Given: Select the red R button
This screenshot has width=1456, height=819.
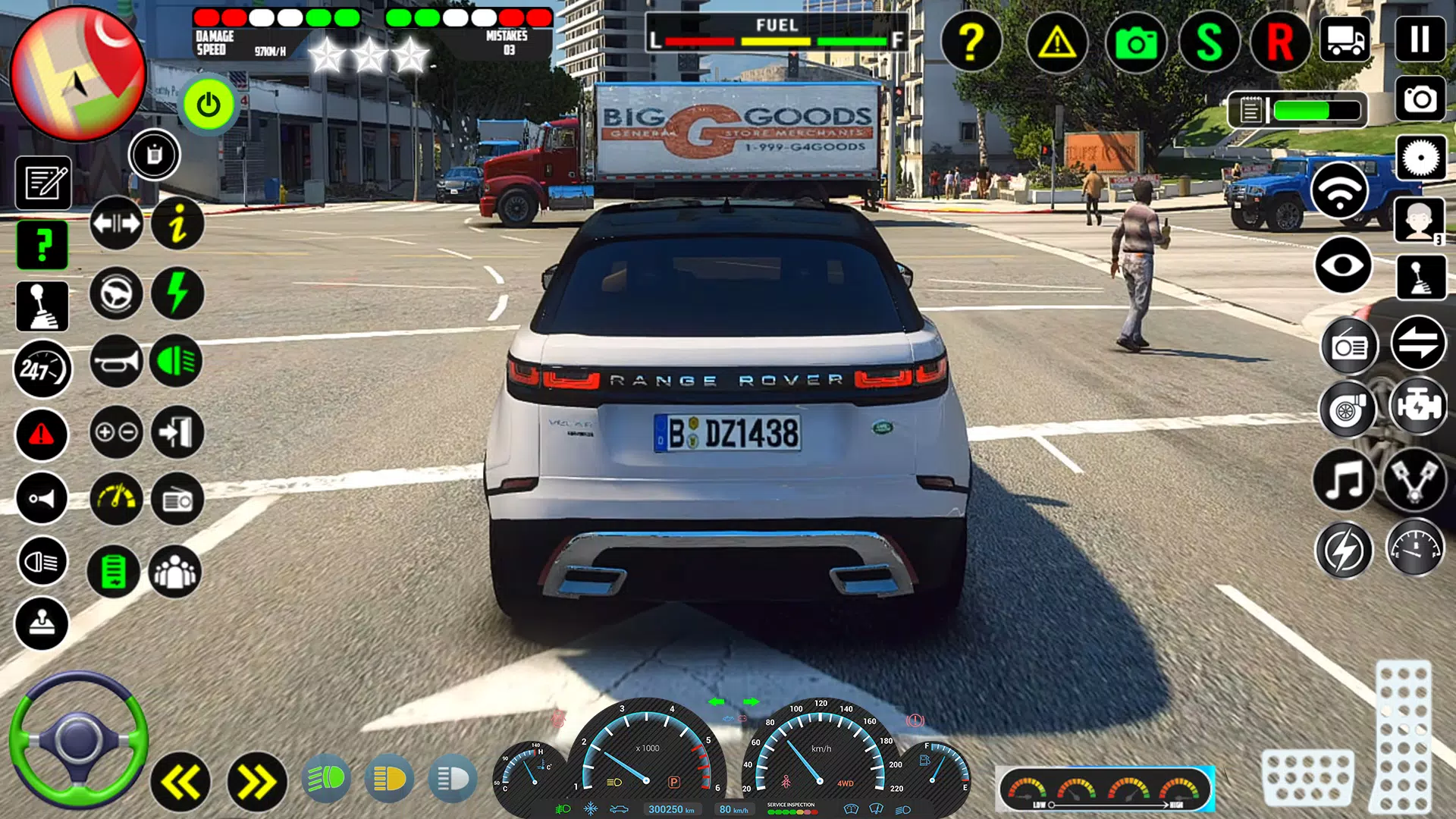Looking at the screenshot, I should tap(1280, 42).
